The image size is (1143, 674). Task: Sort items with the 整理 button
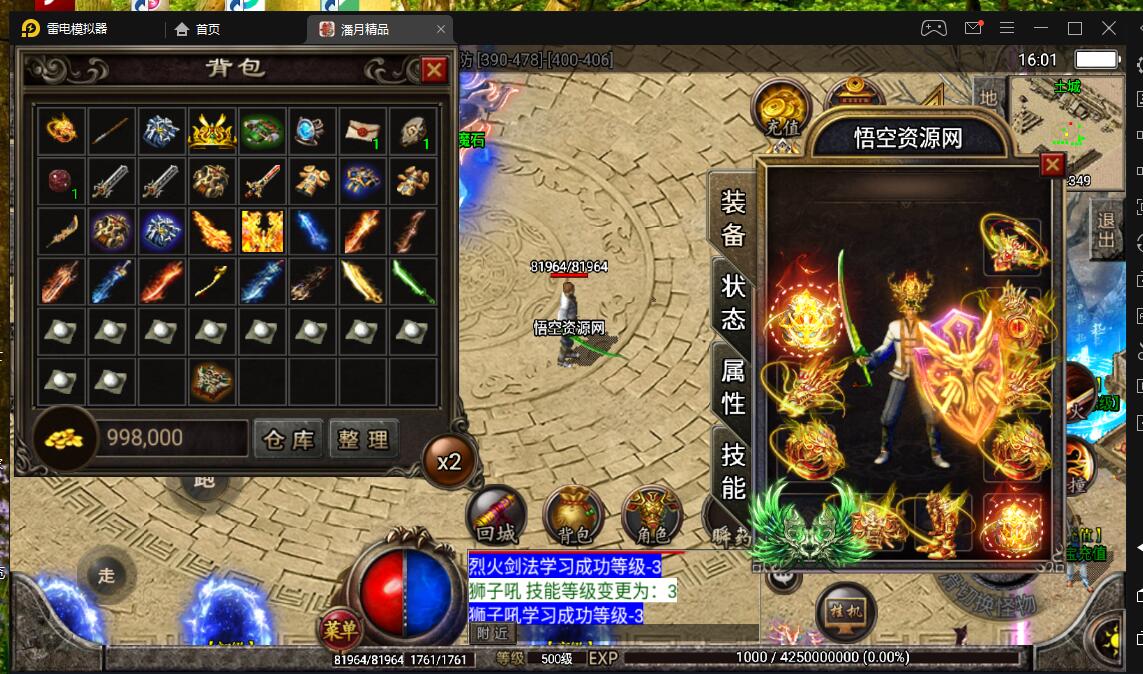click(x=363, y=439)
